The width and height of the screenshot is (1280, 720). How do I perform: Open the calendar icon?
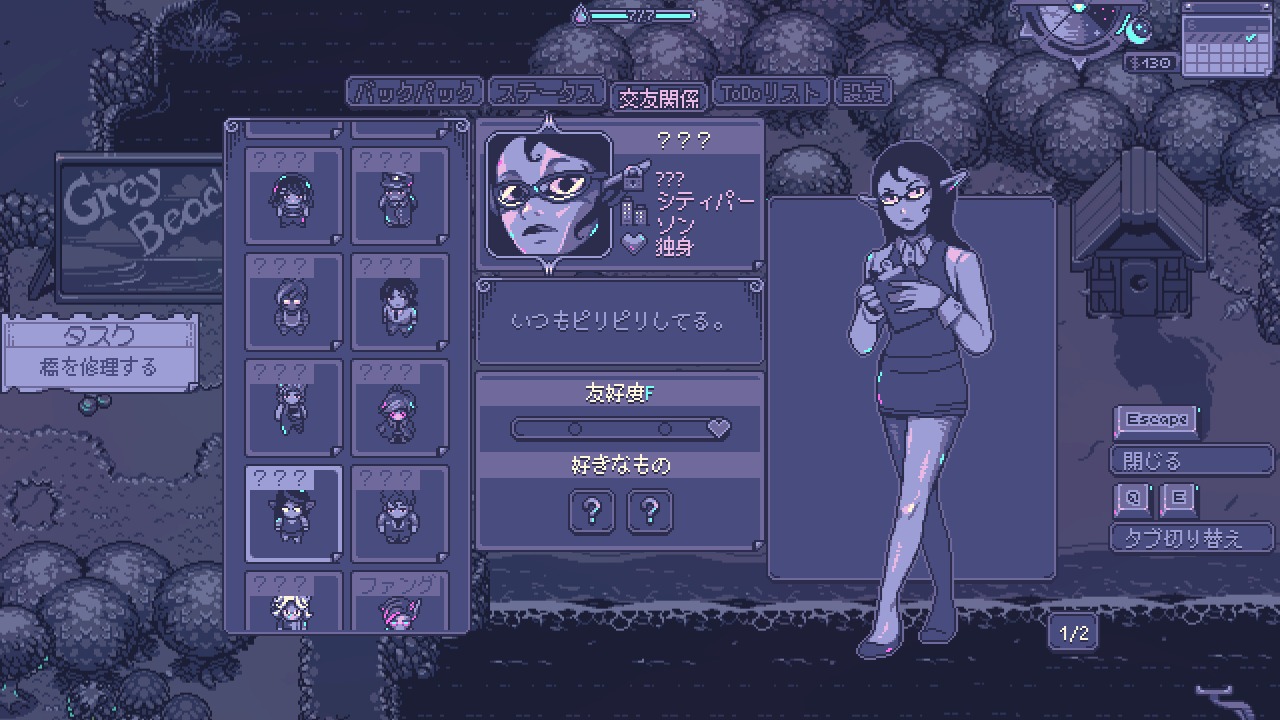click(1227, 40)
